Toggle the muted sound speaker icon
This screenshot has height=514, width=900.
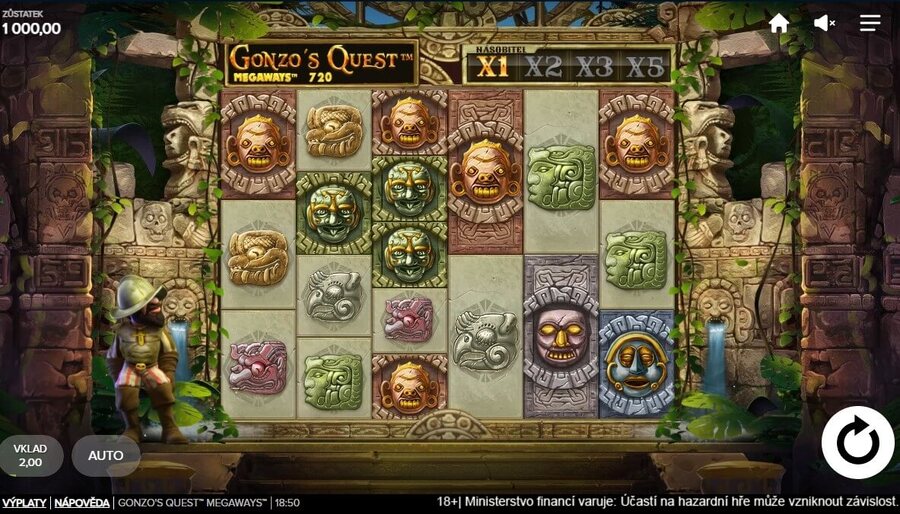(x=824, y=23)
